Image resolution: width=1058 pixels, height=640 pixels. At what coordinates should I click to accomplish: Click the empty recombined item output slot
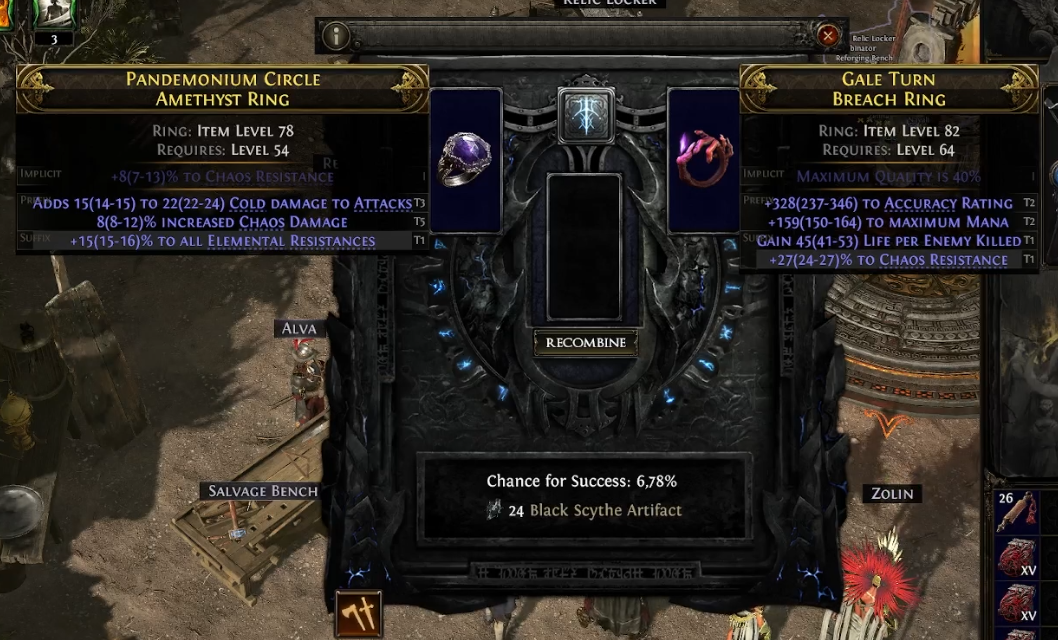point(586,247)
